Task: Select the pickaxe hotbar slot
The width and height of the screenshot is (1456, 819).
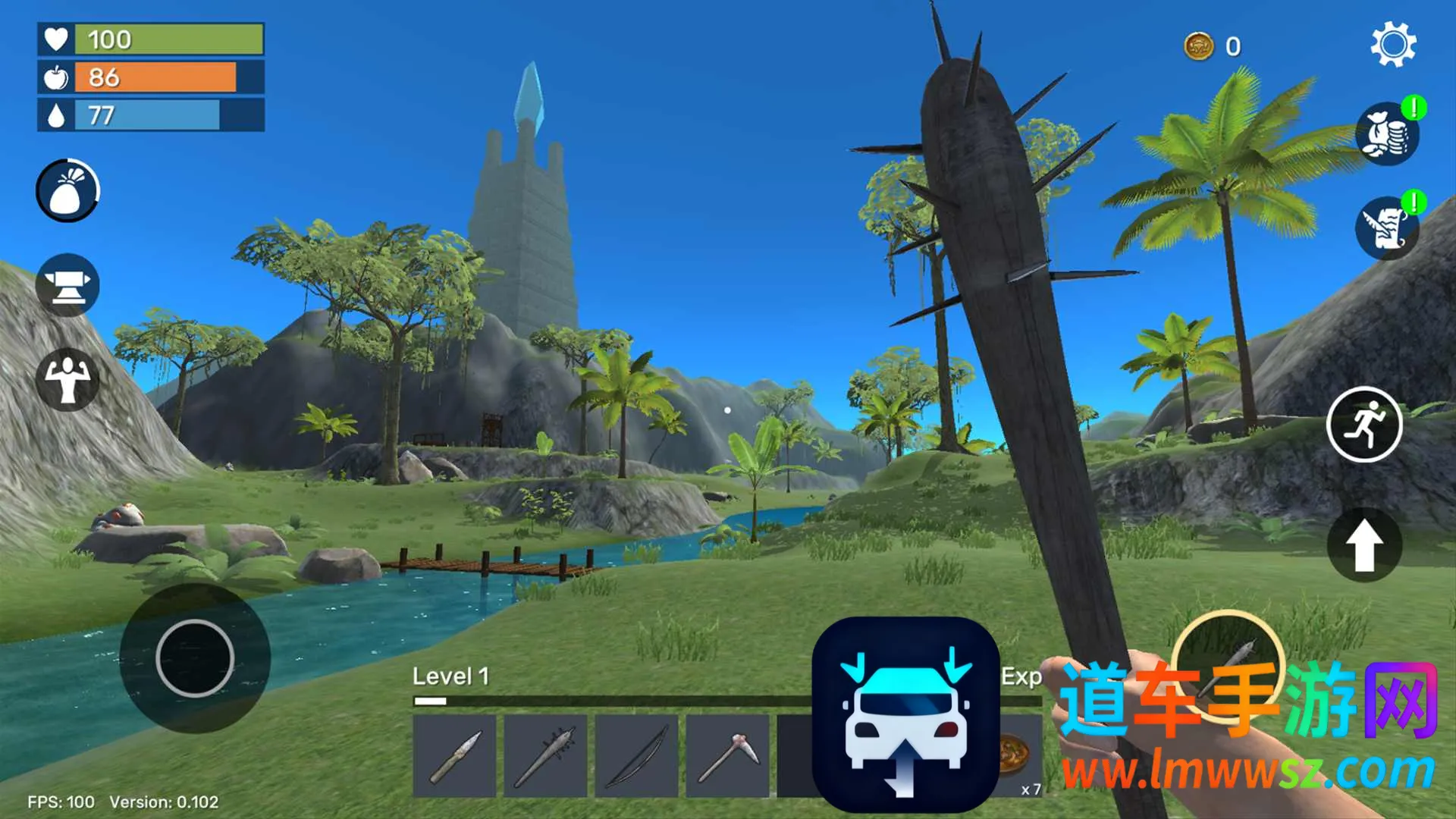Action: 728,756
